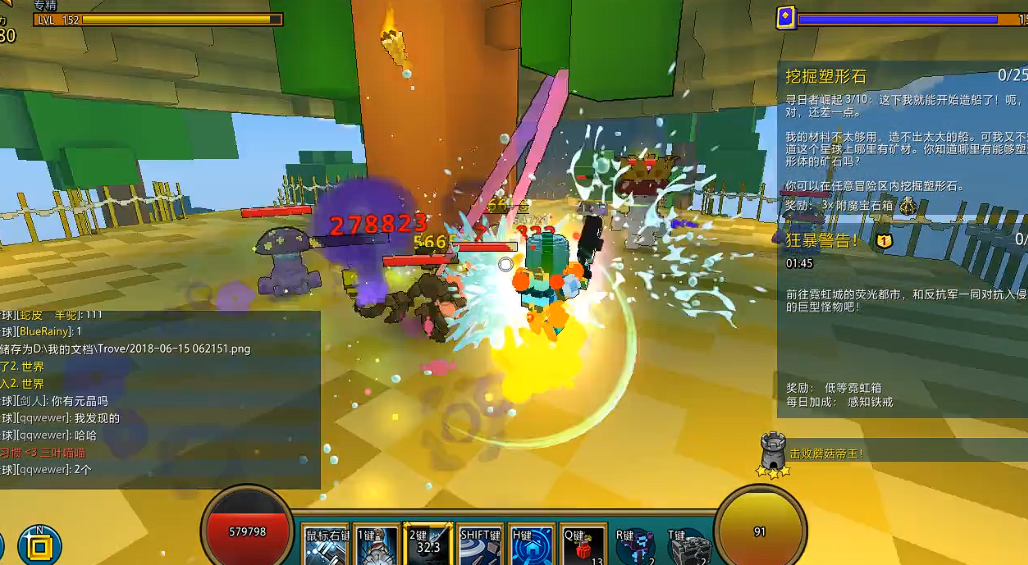This screenshot has width=1028, height=565.
Task: Click the 附魔宝石箱 reward icon
Action: coord(908,205)
